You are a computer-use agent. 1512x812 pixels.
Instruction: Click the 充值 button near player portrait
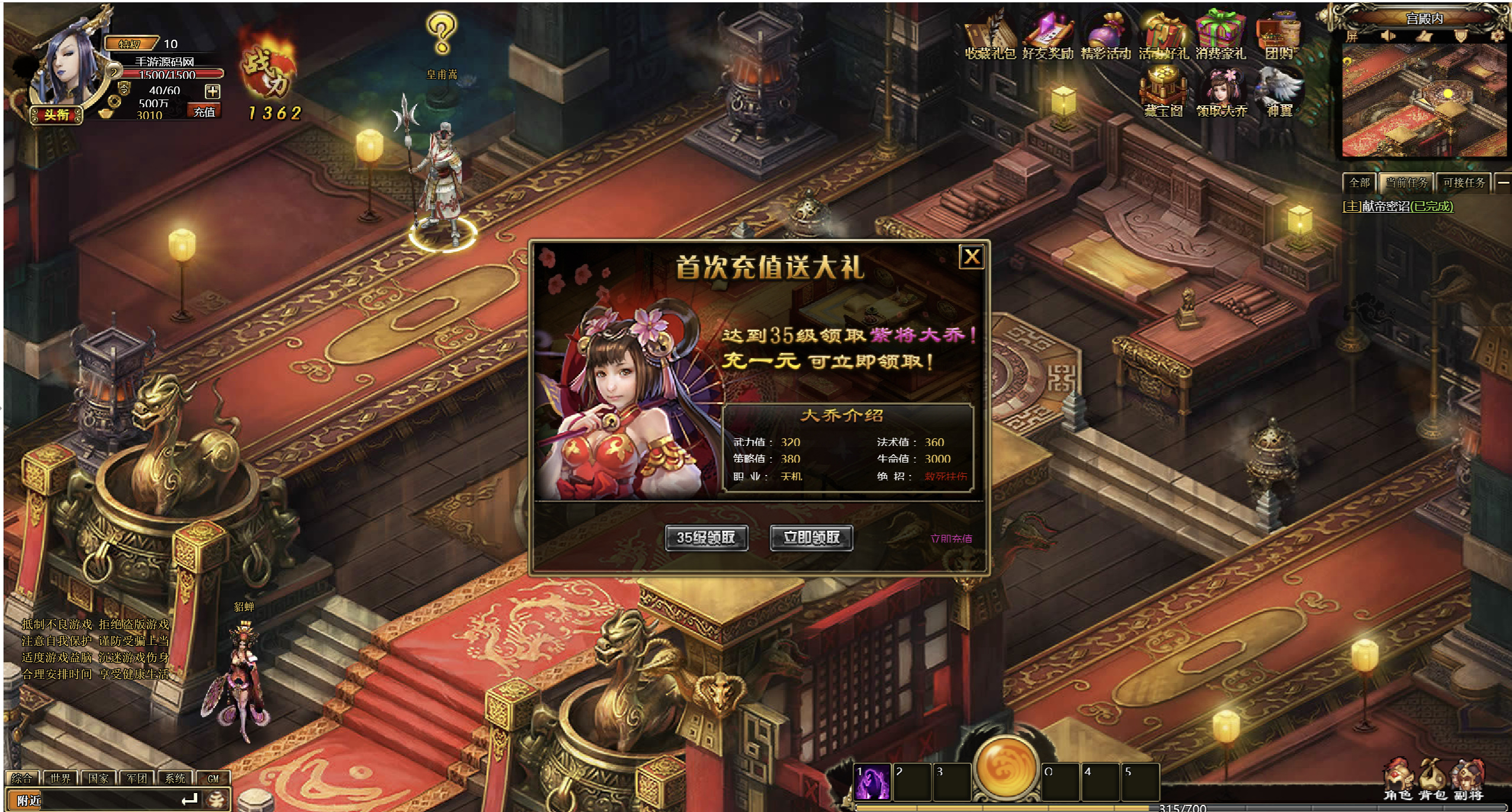[204, 112]
